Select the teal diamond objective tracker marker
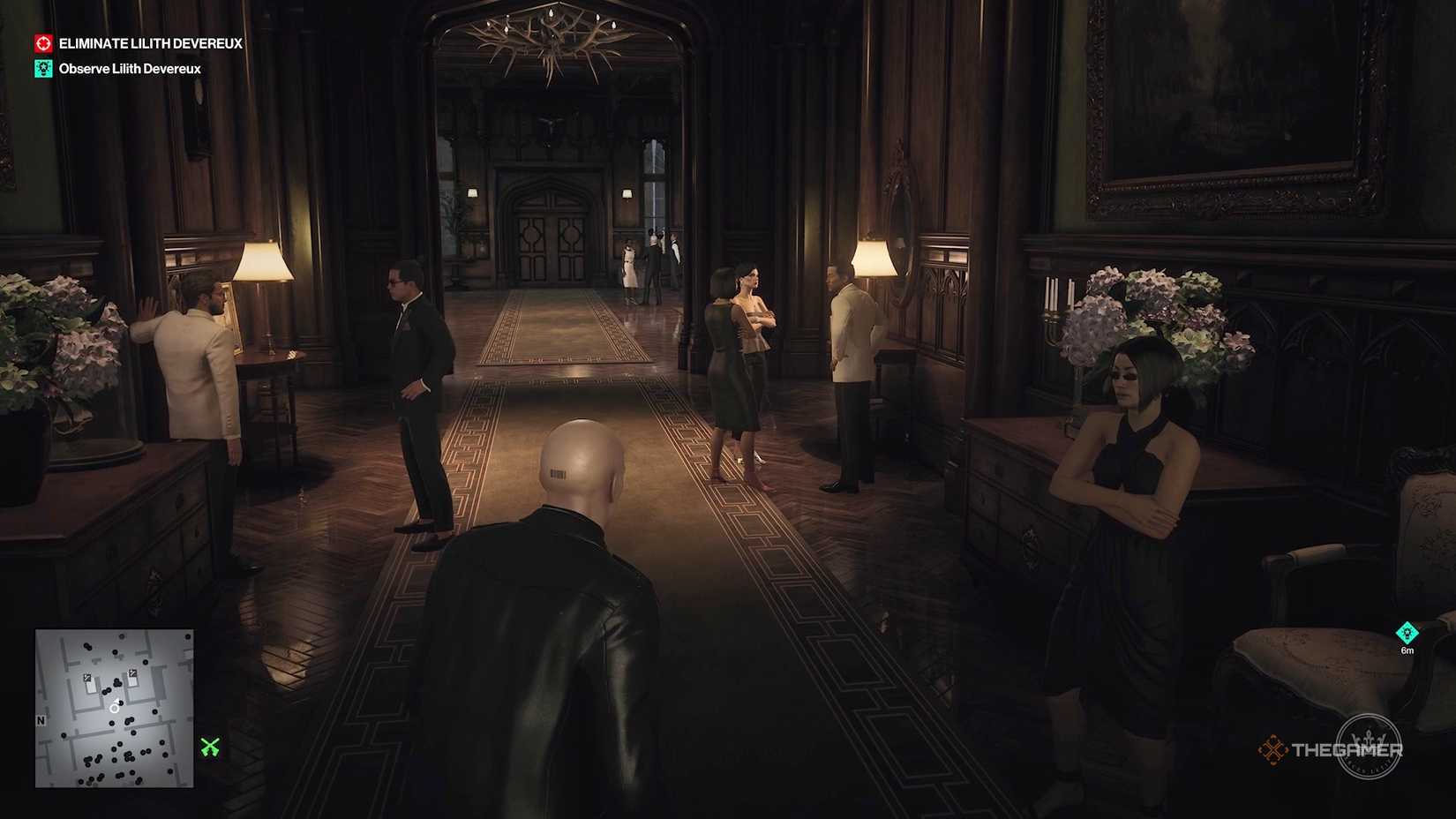1456x819 pixels. (x=1407, y=633)
